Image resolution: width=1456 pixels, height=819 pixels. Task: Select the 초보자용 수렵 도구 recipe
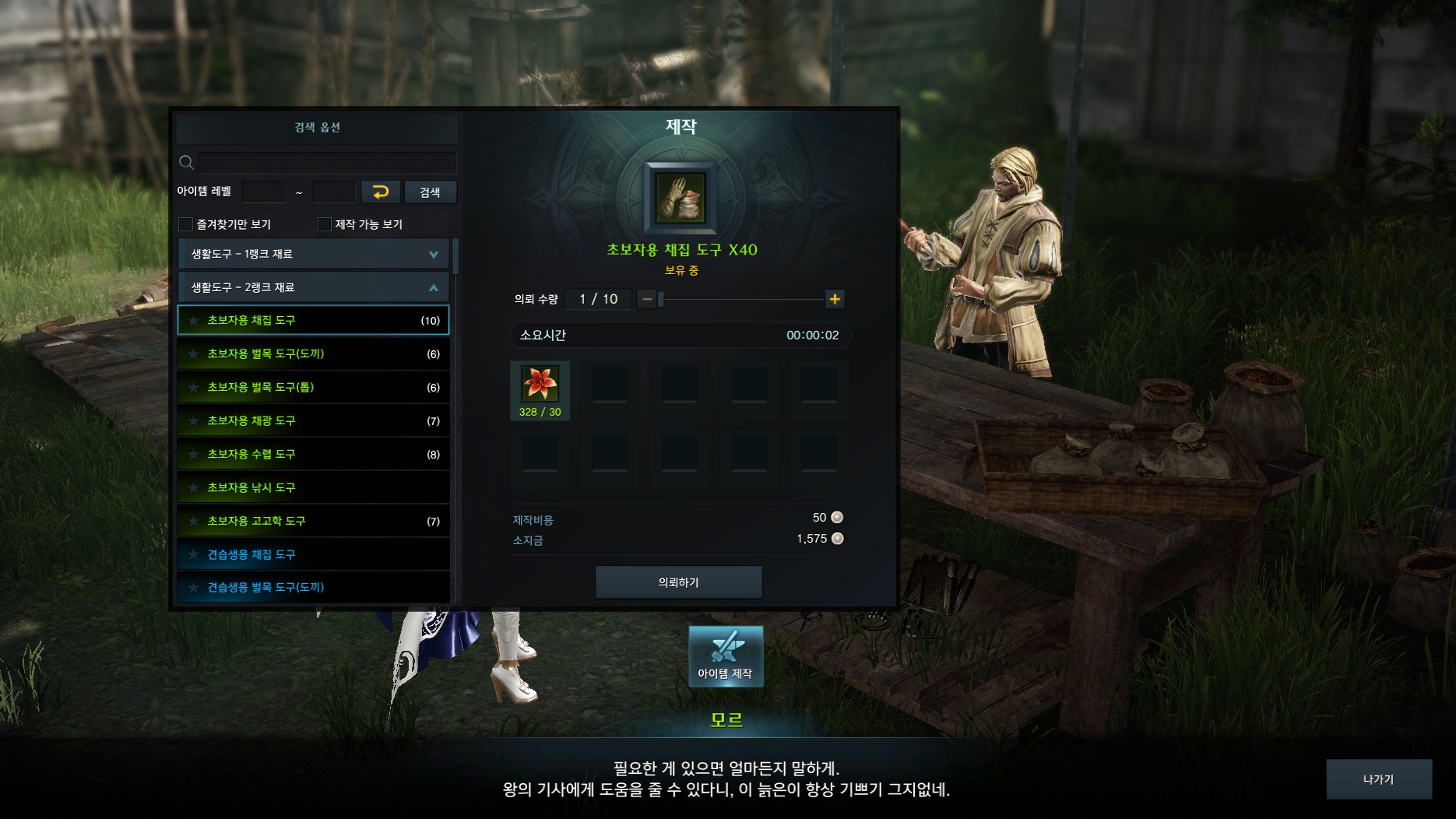(x=314, y=454)
